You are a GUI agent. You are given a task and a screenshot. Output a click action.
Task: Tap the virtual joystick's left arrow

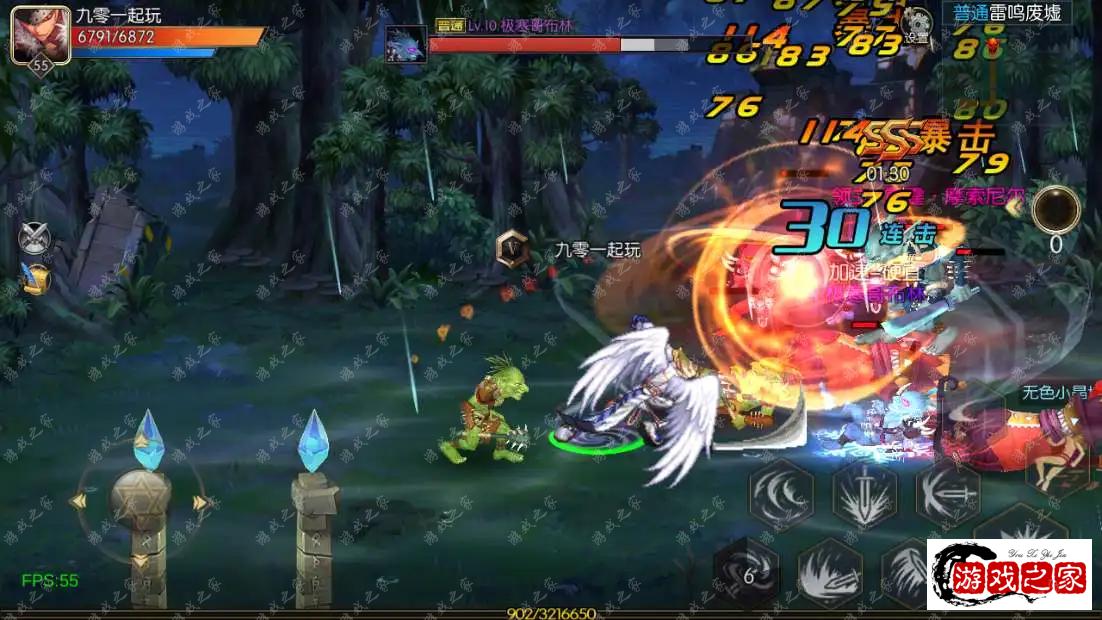[x=80, y=501]
